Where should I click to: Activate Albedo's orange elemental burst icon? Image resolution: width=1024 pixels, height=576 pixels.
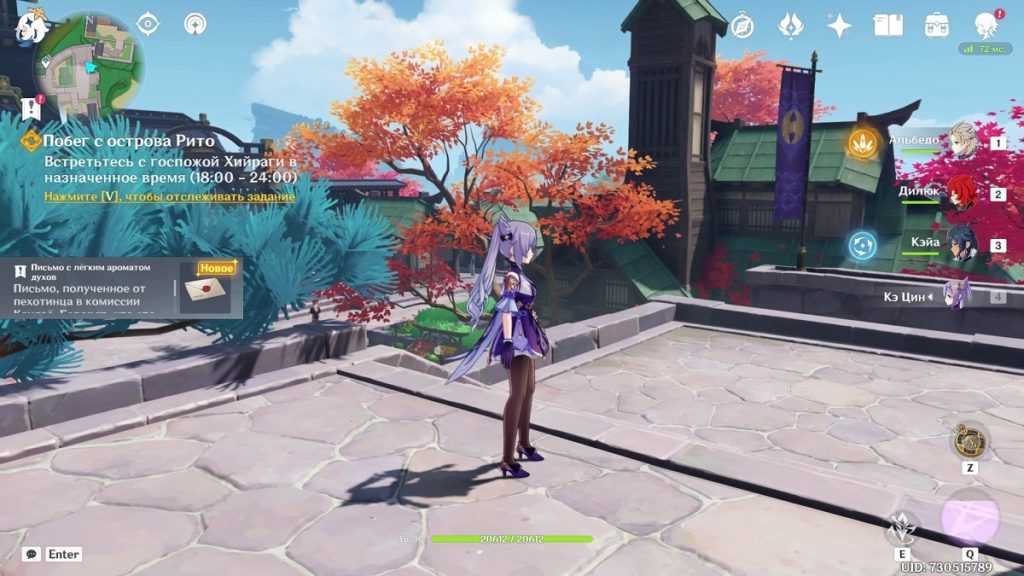[863, 142]
